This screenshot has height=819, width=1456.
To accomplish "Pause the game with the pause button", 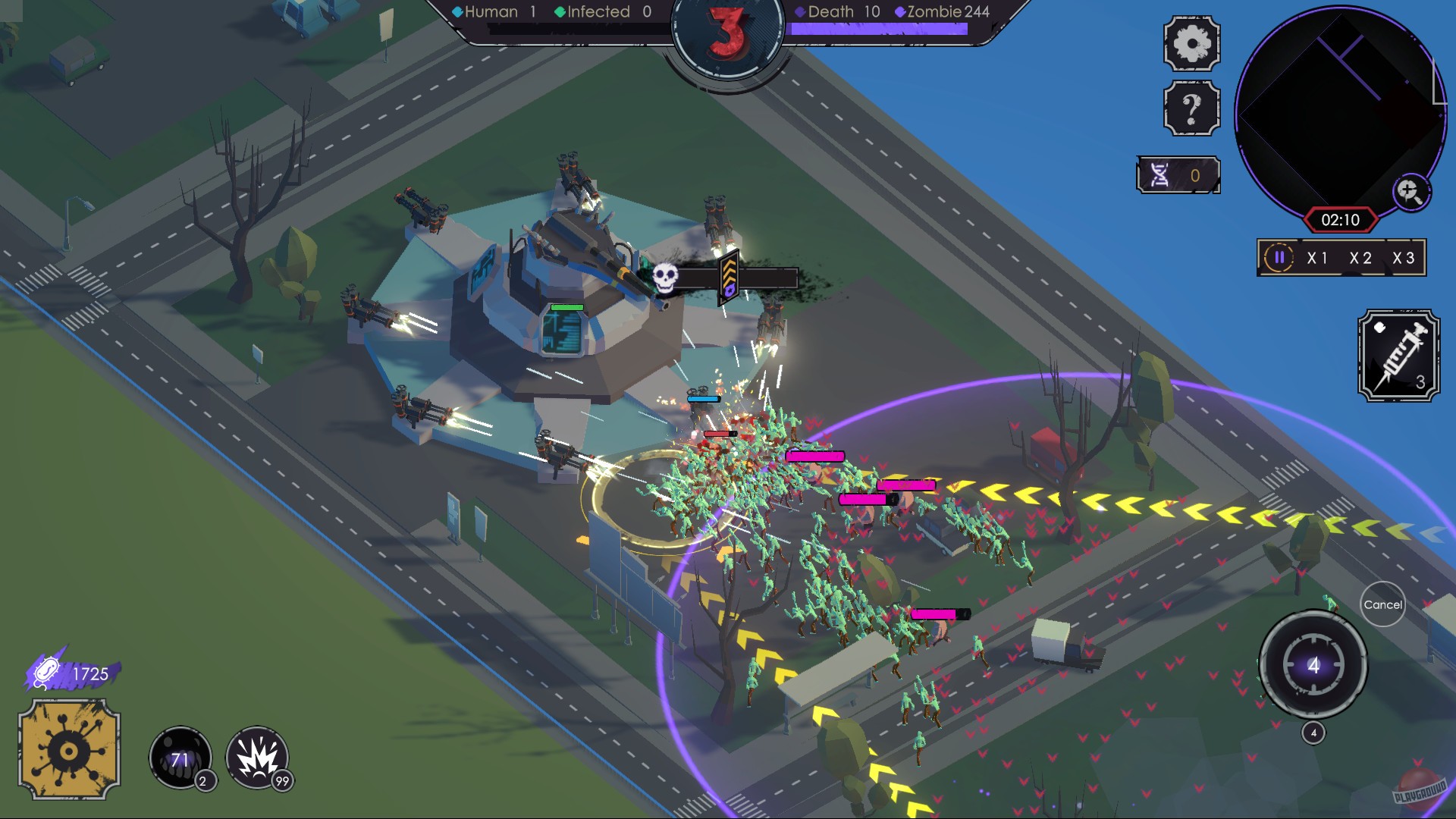I will click(1279, 258).
